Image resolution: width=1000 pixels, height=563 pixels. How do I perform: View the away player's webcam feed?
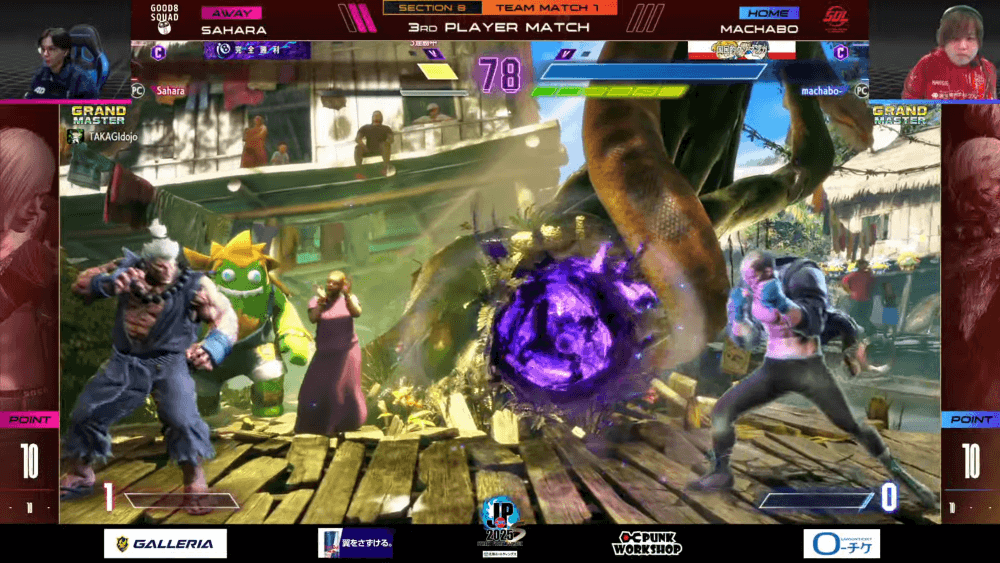pos(65,50)
